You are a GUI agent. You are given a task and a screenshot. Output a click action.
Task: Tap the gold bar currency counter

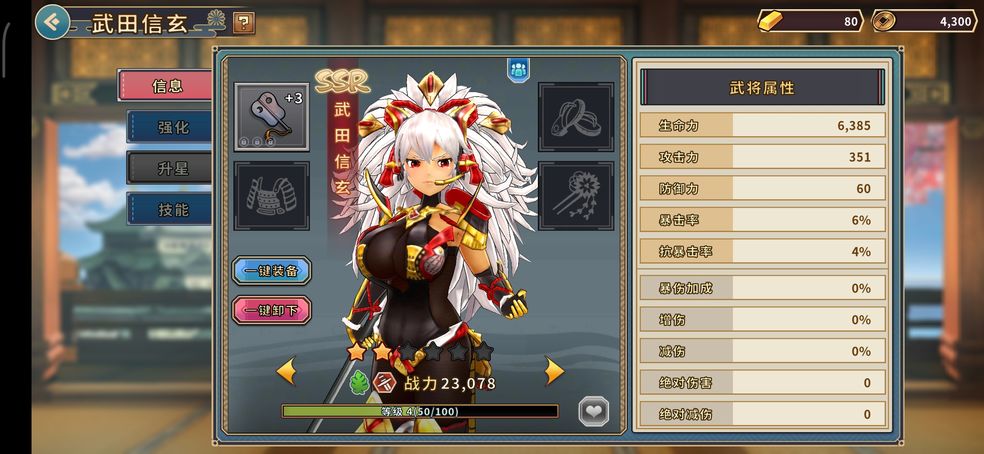coord(810,21)
